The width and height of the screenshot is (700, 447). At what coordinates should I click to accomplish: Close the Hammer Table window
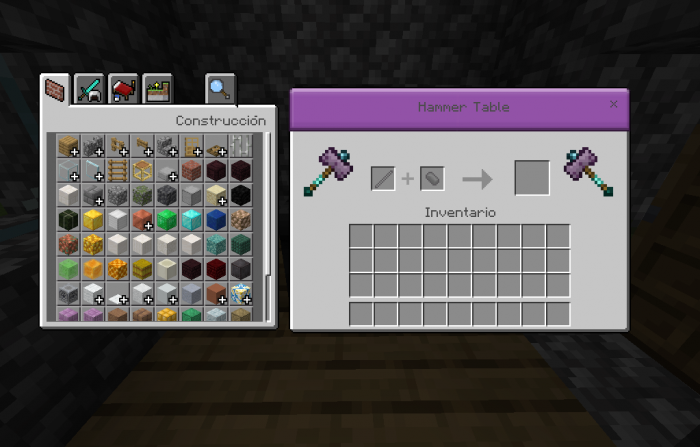pyautogui.click(x=613, y=104)
